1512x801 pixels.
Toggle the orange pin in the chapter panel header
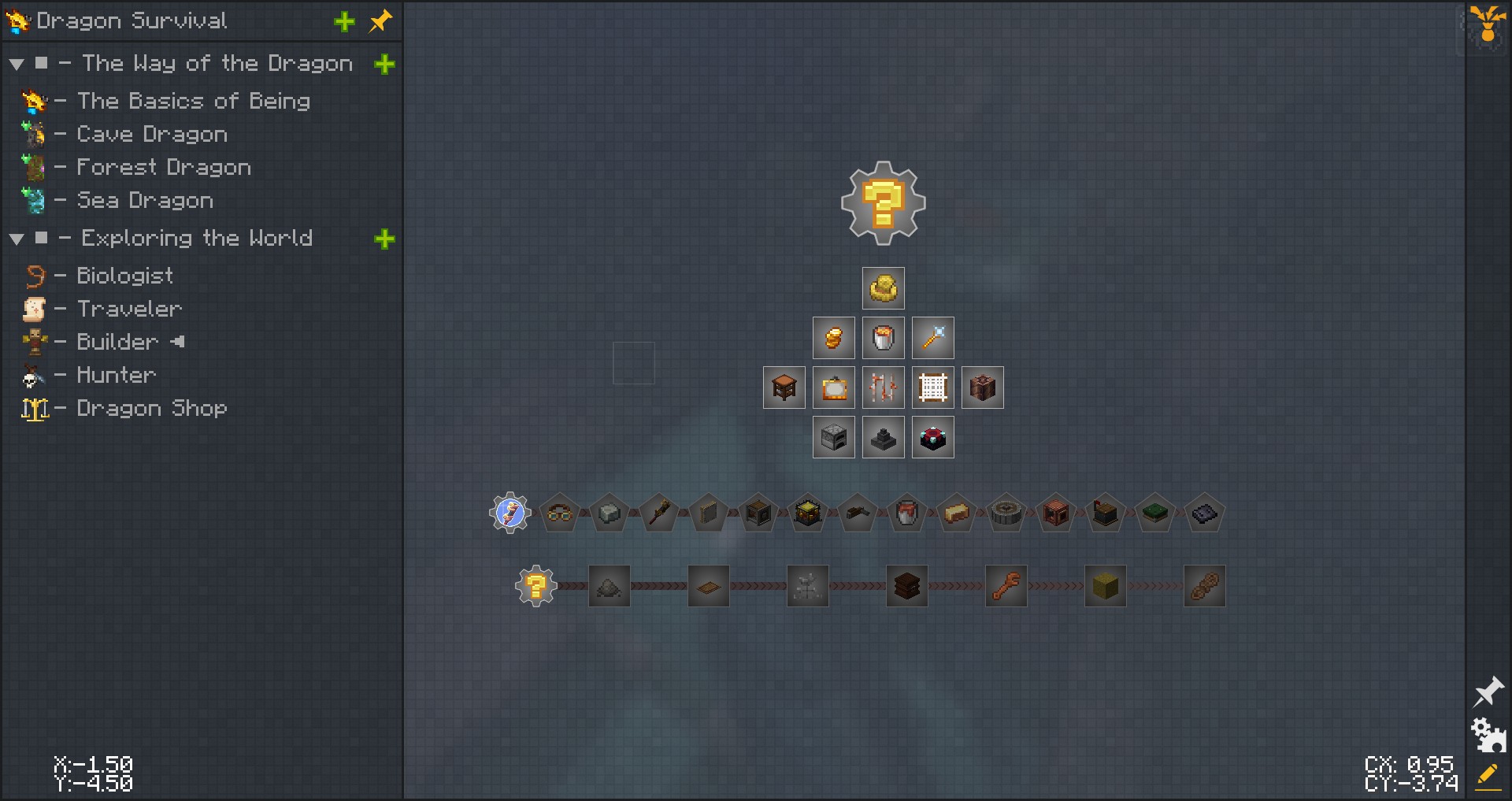380,21
